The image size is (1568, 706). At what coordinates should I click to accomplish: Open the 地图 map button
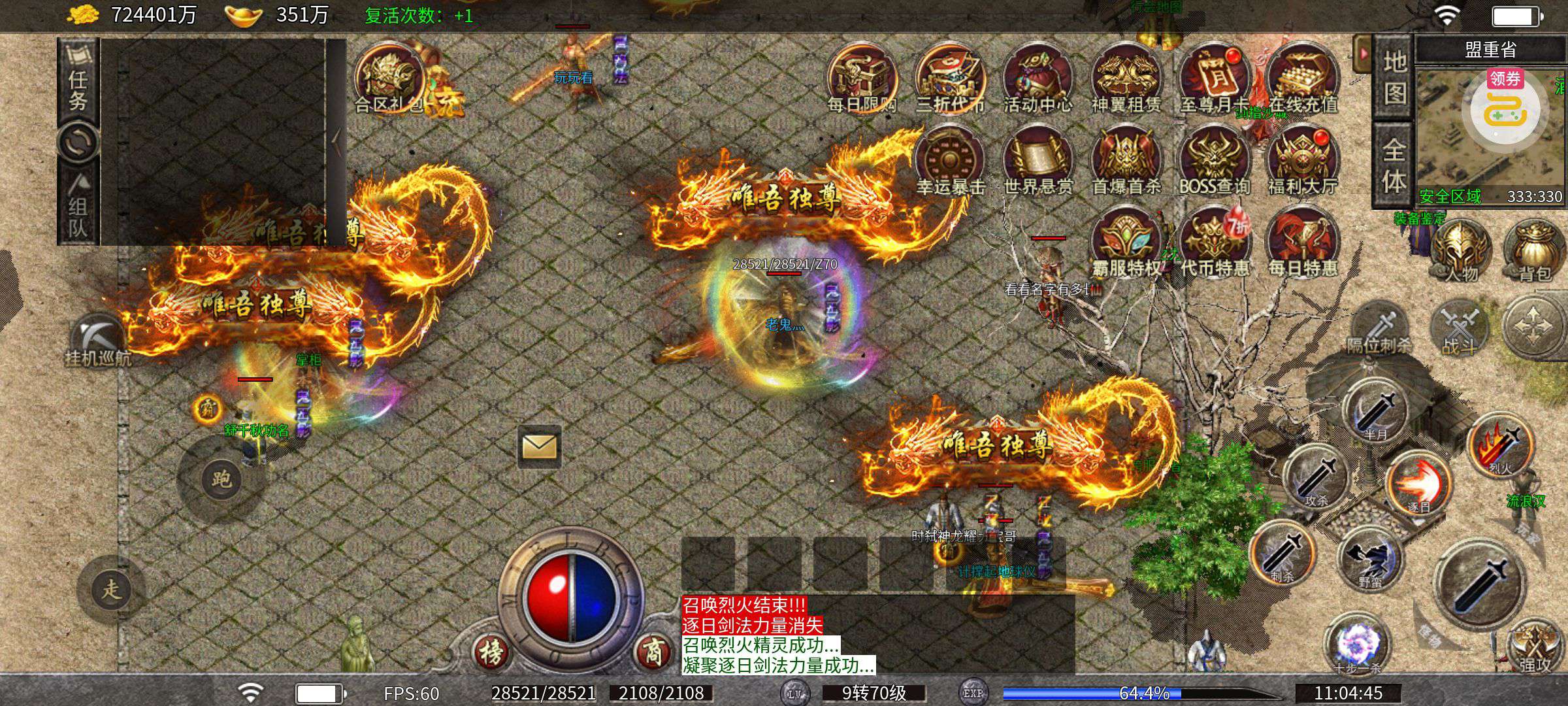point(1394,77)
